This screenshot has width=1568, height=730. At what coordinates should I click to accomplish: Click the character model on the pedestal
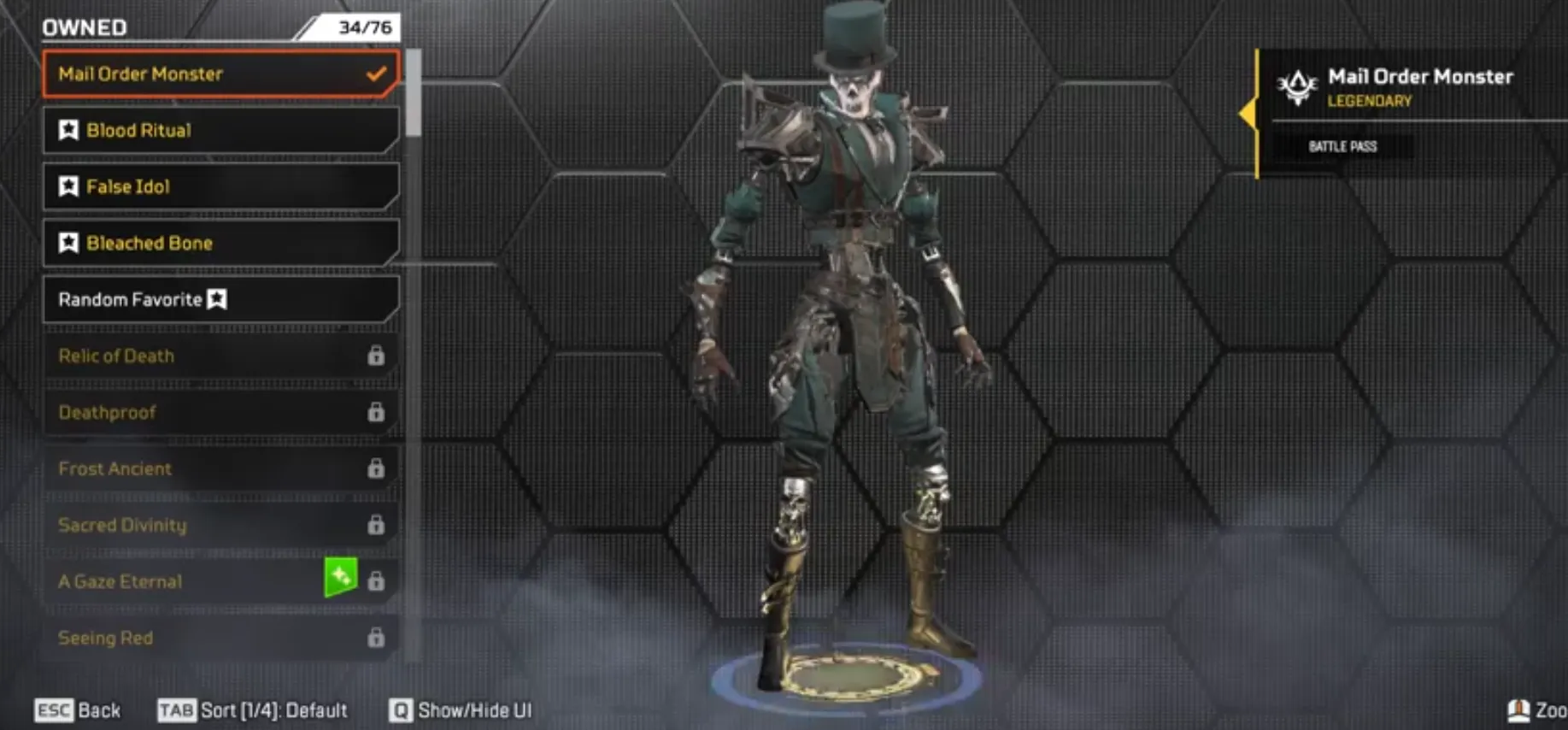[846, 342]
